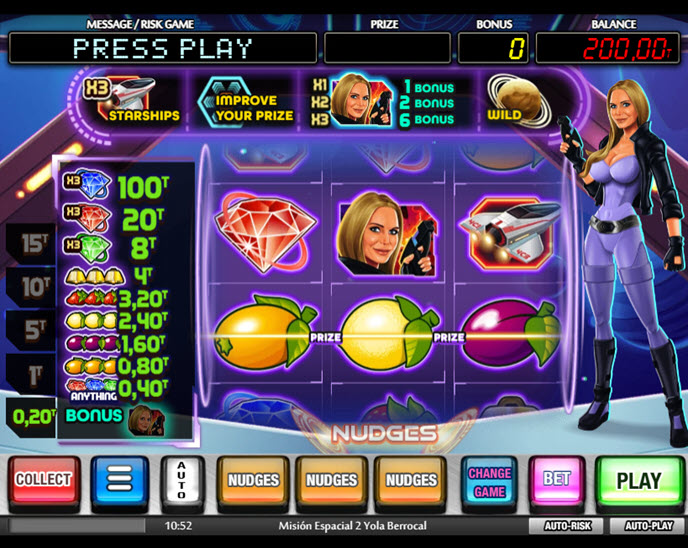Adjust the stake with the BET button

pyautogui.click(x=556, y=481)
